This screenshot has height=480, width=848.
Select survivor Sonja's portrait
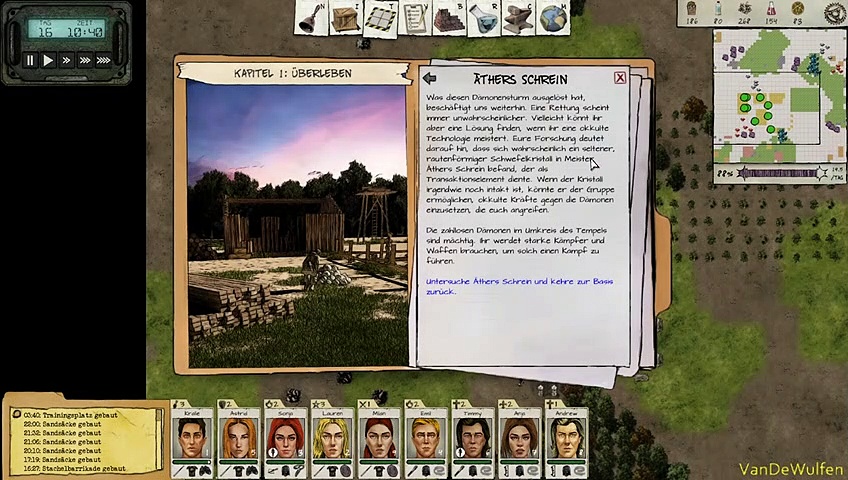click(285, 439)
